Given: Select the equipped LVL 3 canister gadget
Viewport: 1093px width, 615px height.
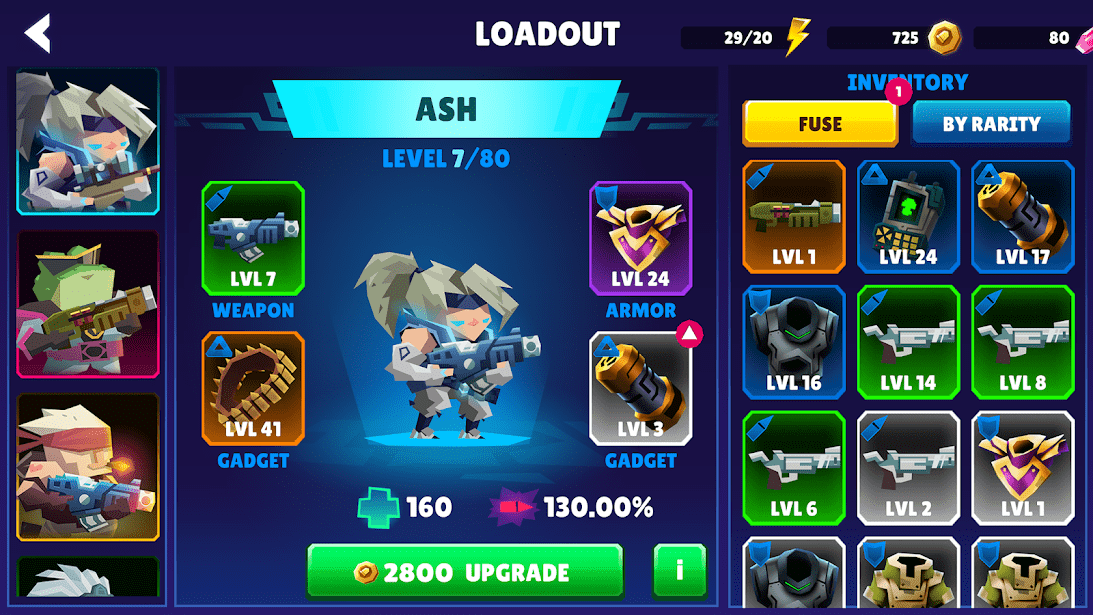Looking at the screenshot, I should pos(640,388).
